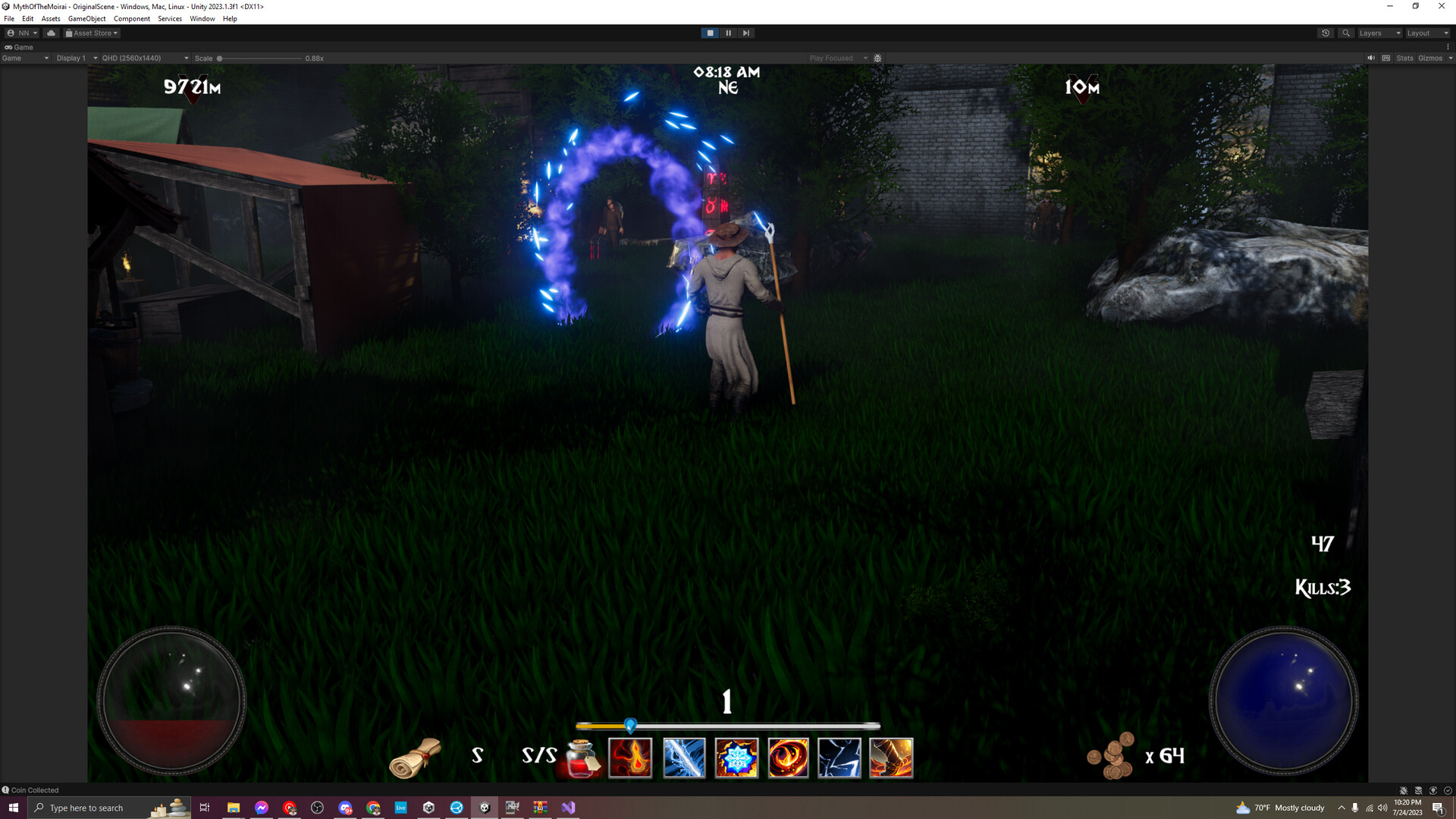This screenshot has width=1456, height=819.
Task: Select the ice sword spell icon
Action: coord(683,758)
